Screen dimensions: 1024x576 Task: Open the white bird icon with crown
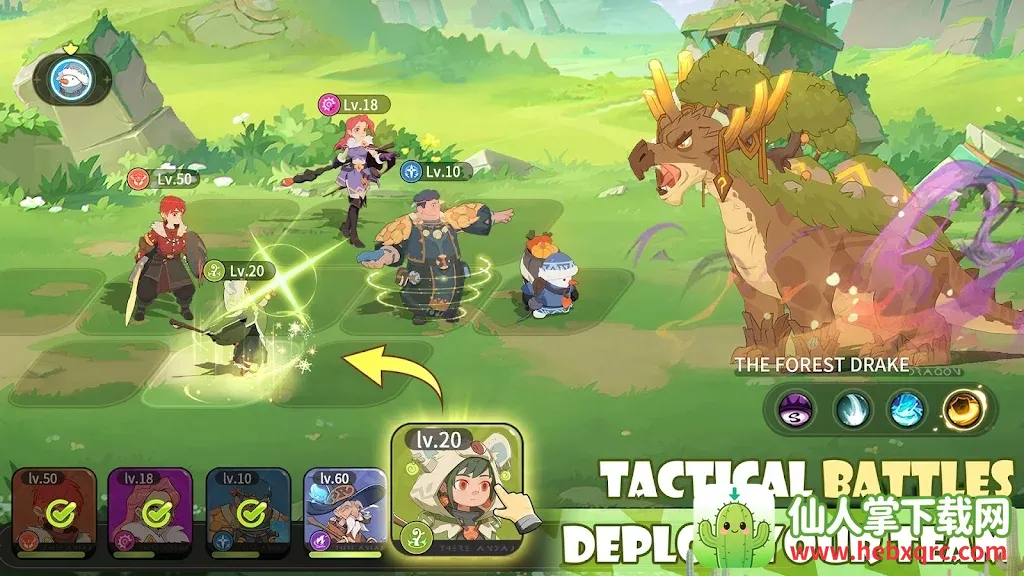(70, 79)
